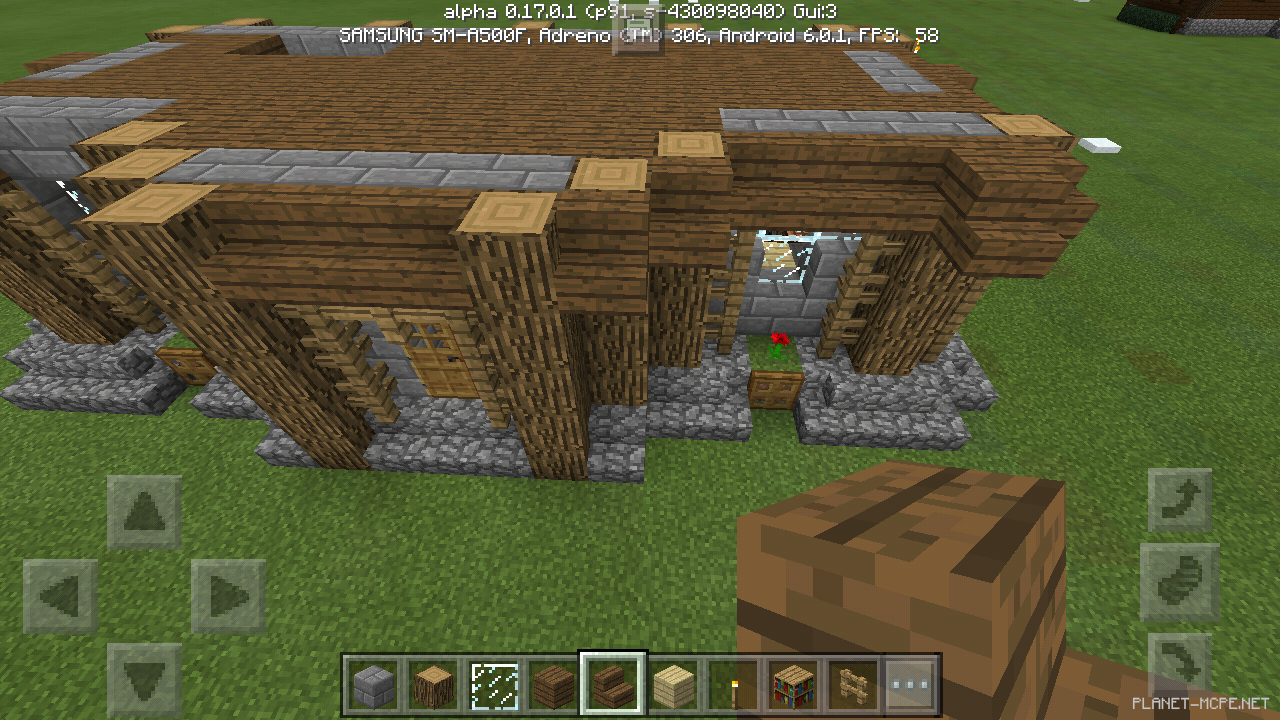Select the fence item near the hotbar end
This screenshot has height=720, width=1280.
pos(853,685)
